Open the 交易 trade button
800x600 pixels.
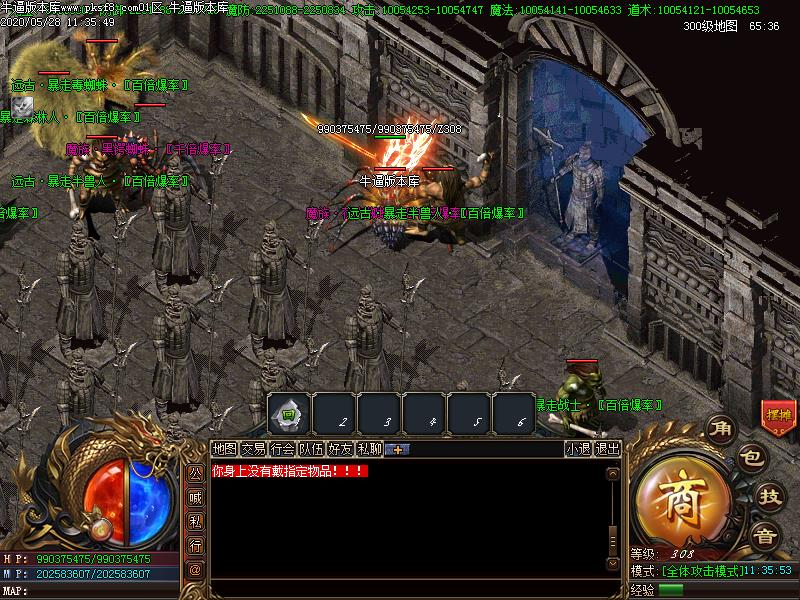[x=253, y=449]
